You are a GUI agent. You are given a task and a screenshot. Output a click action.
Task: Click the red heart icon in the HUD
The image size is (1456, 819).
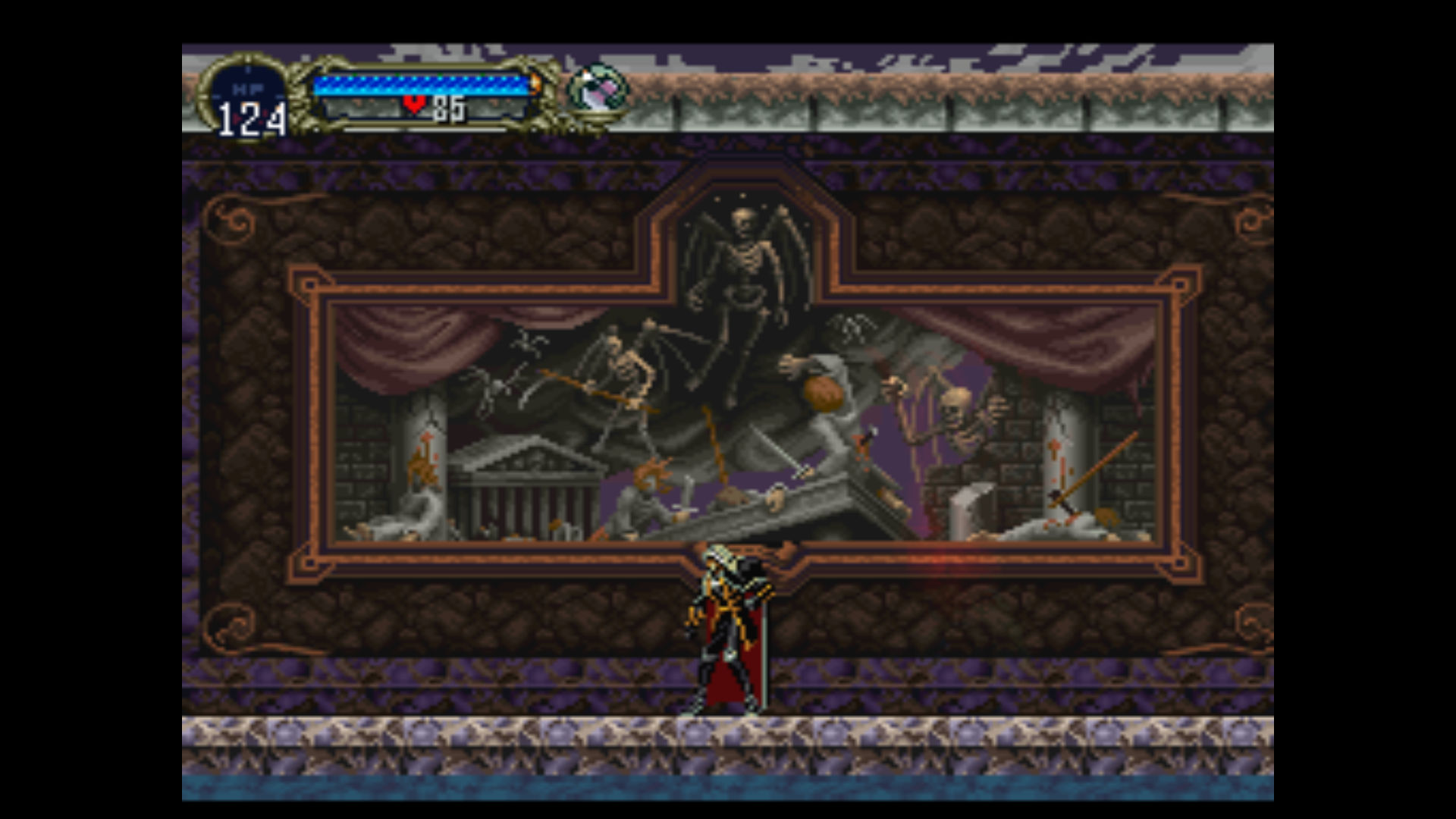415,105
